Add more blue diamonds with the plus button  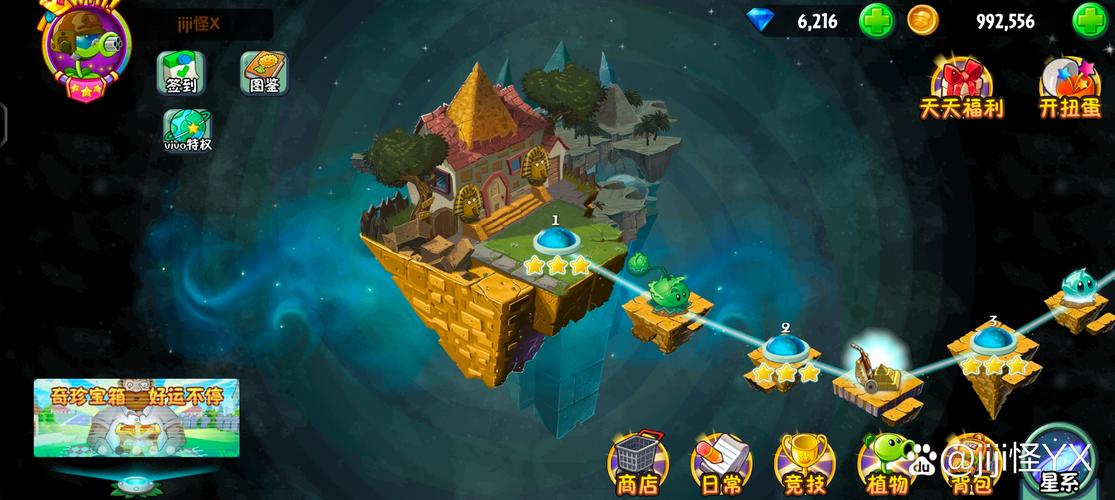click(876, 20)
